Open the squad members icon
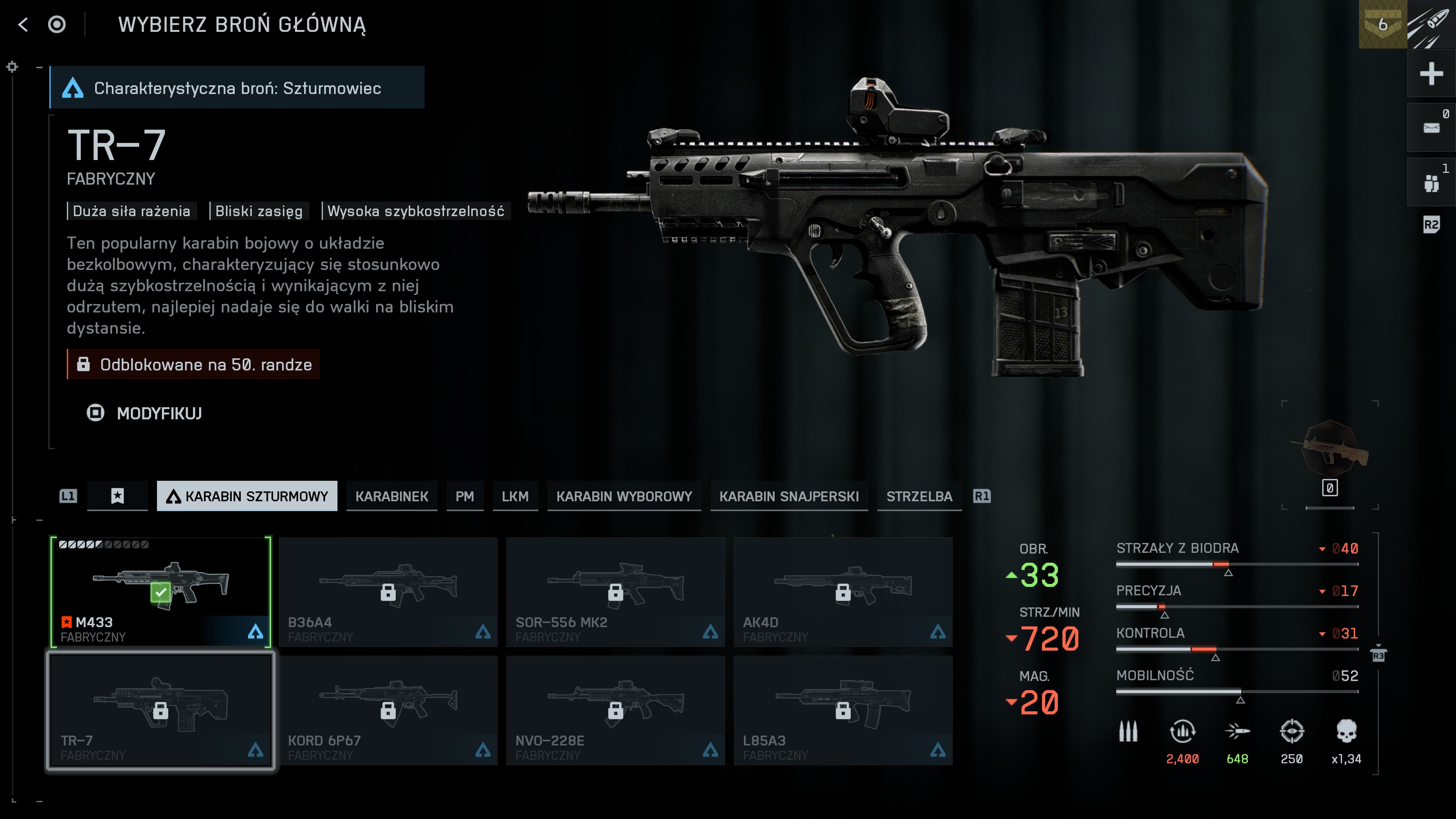 1431,182
